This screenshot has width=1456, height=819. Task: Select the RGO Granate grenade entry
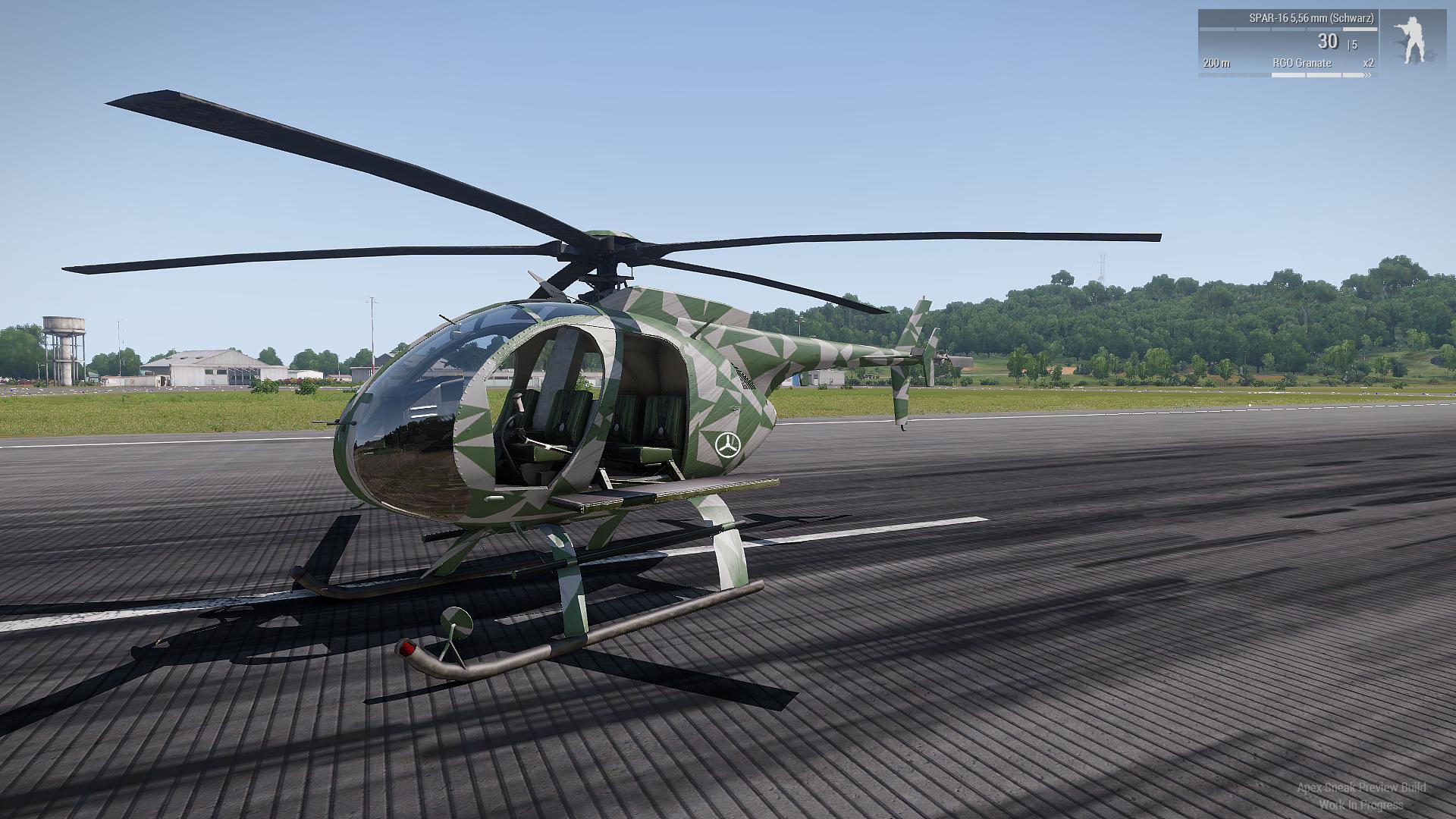point(1301,63)
